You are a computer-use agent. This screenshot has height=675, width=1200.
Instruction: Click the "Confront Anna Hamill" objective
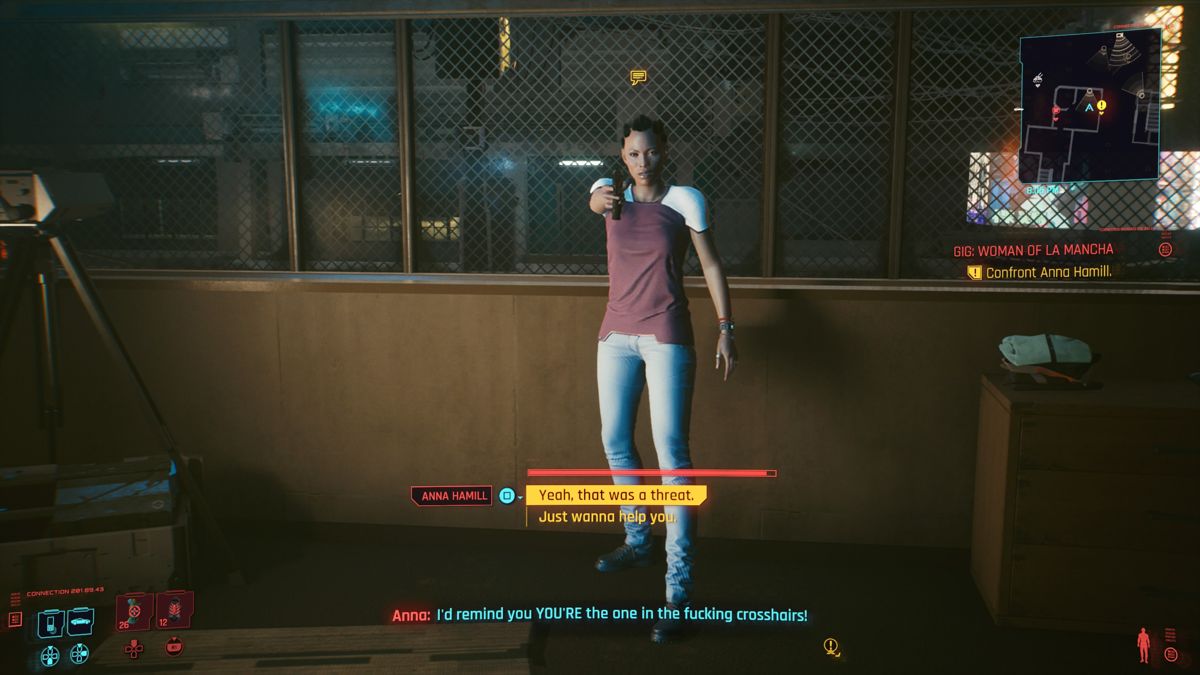[1048, 272]
